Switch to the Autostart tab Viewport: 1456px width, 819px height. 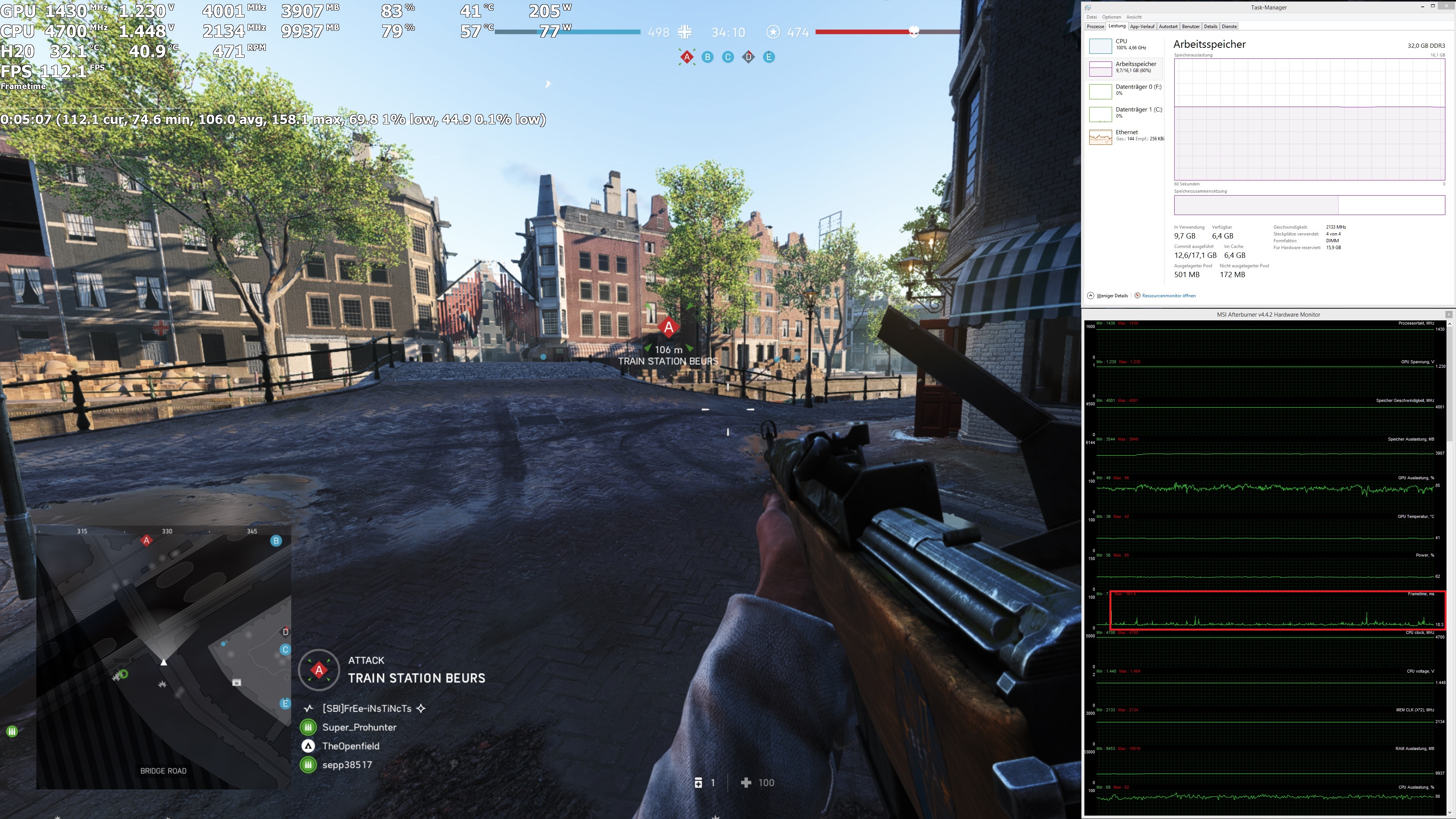coord(1169,26)
